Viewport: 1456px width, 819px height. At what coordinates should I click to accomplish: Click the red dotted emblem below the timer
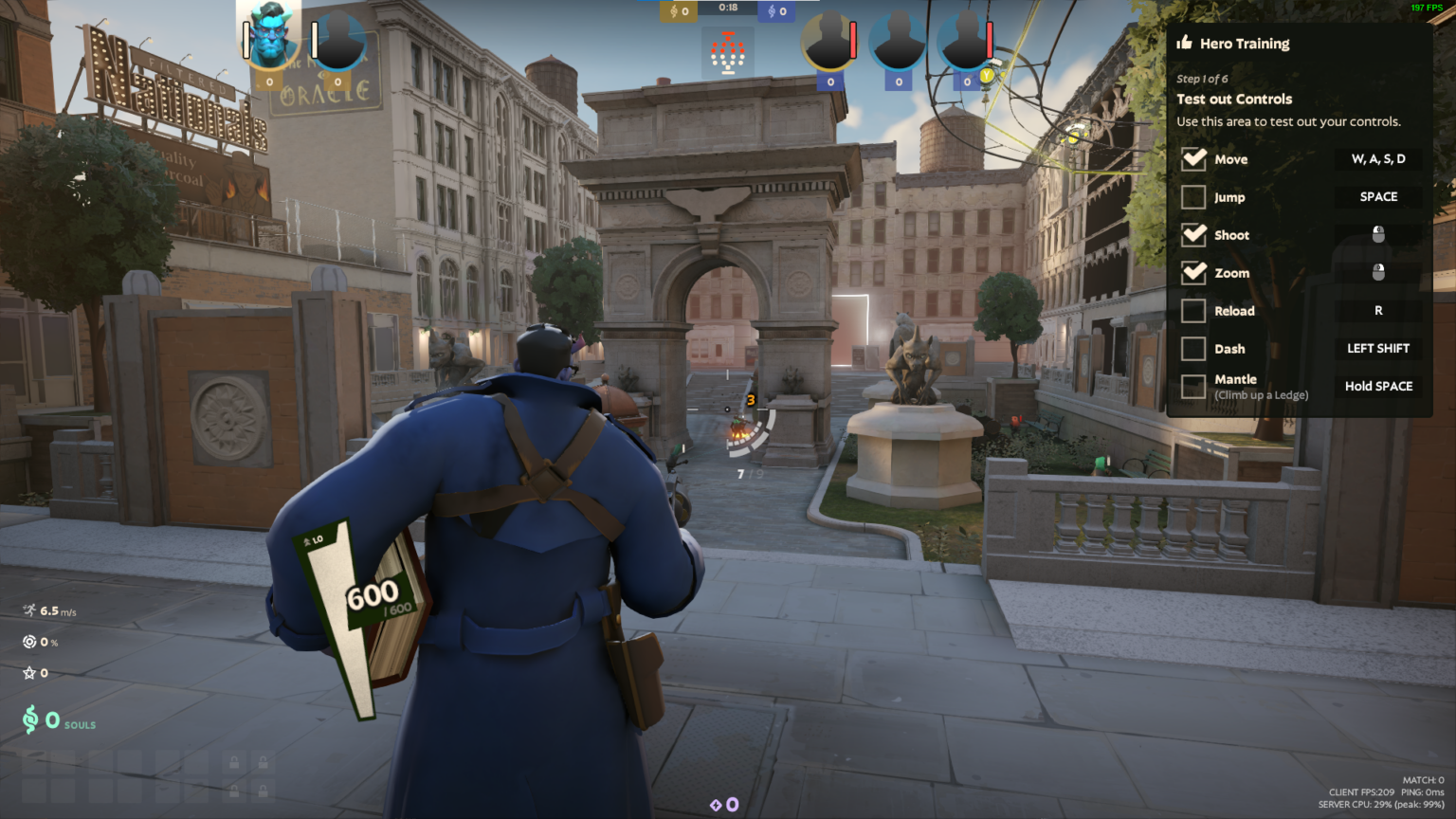(728, 53)
